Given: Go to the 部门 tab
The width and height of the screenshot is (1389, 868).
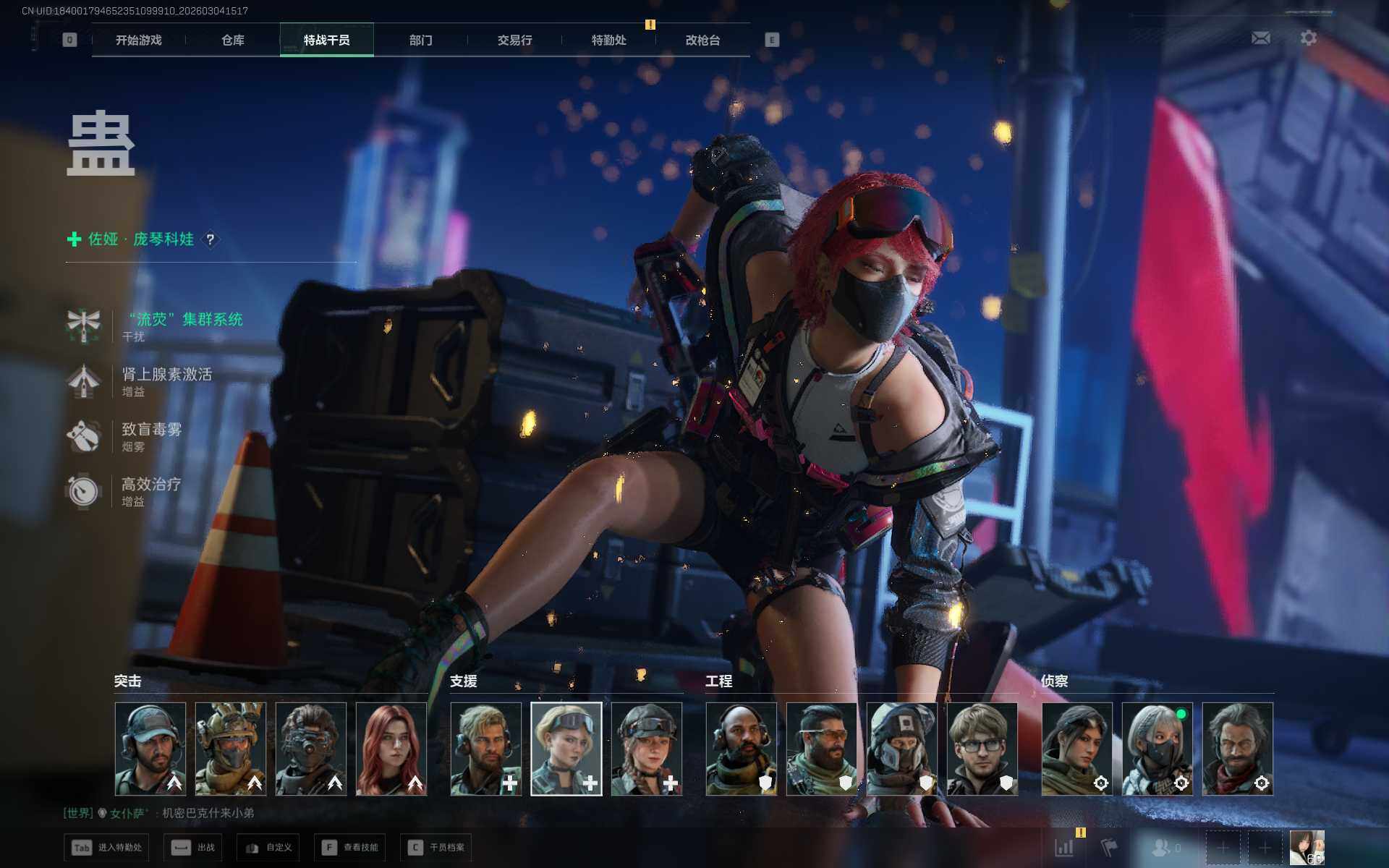Looking at the screenshot, I should (421, 41).
